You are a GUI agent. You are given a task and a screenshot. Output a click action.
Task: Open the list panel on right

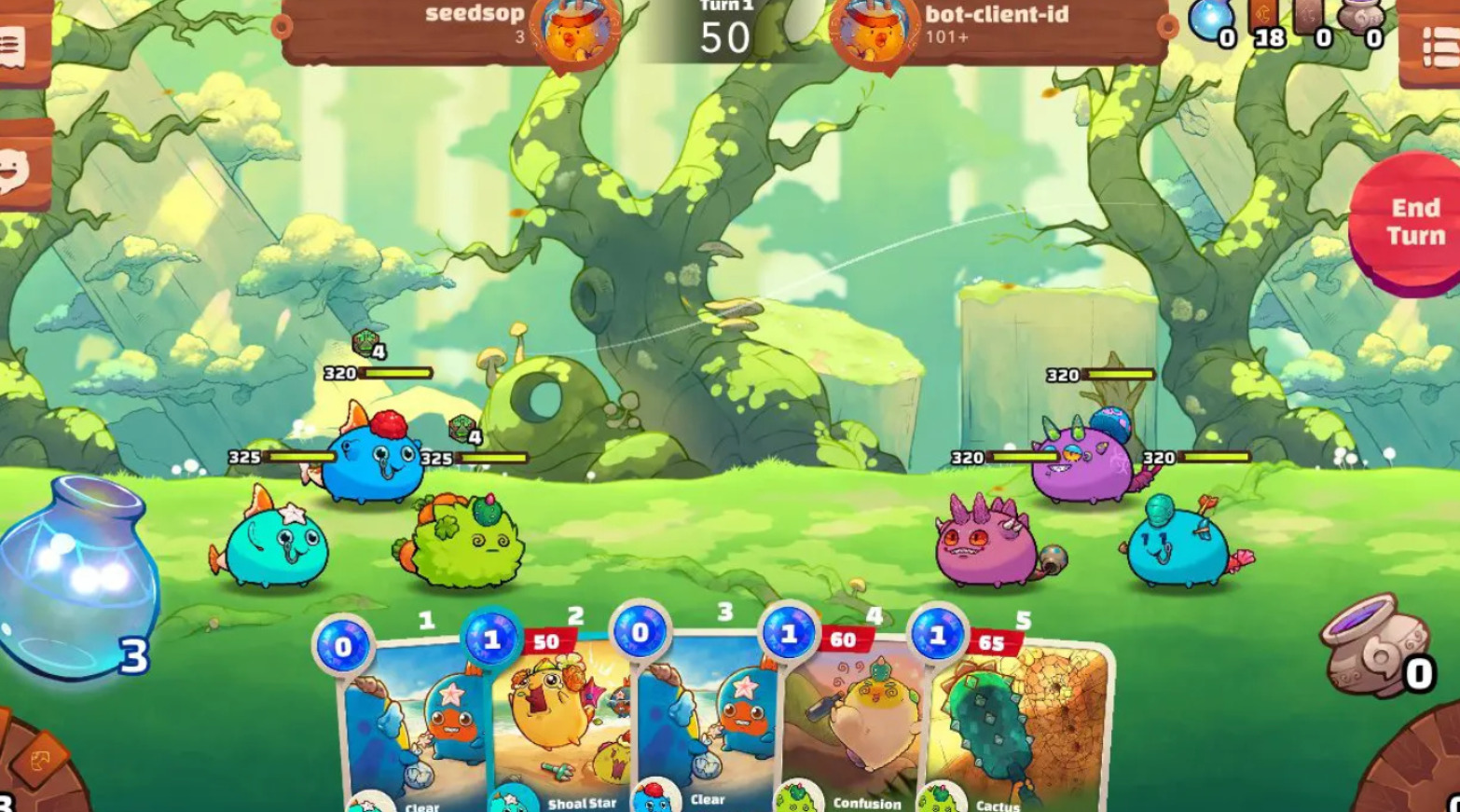point(1436,47)
